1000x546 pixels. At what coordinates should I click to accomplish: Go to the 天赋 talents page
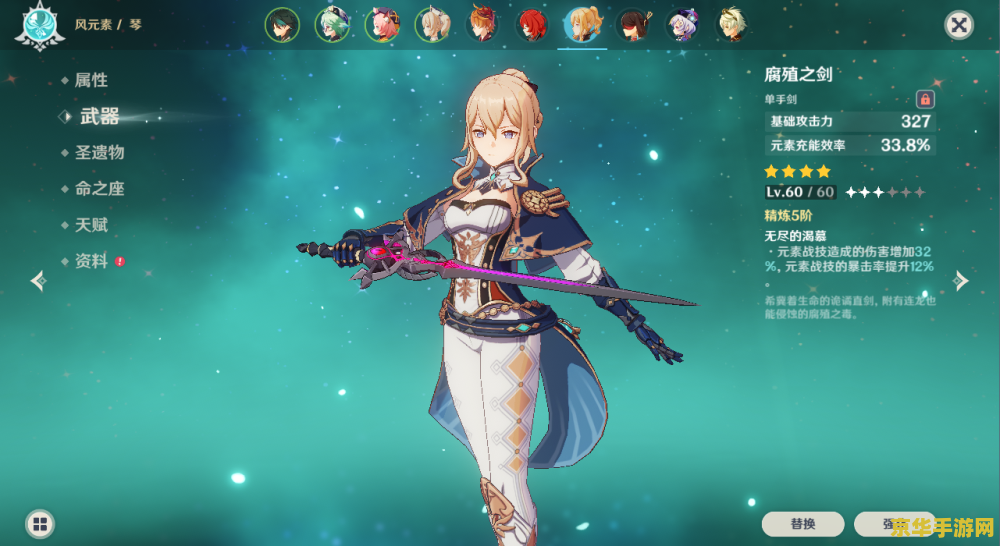[x=91, y=225]
